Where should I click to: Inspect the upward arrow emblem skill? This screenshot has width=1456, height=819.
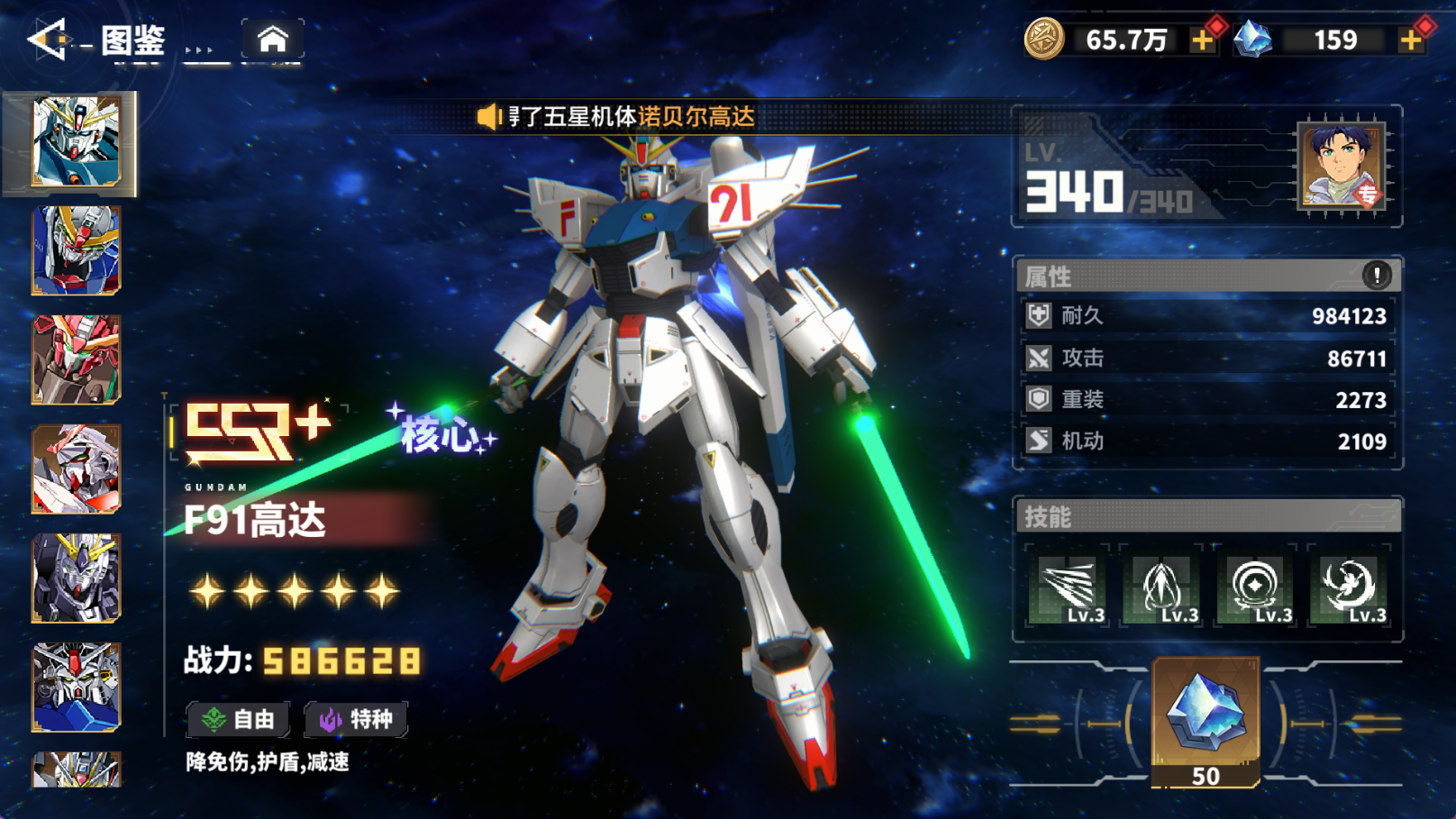point(1162,587)
